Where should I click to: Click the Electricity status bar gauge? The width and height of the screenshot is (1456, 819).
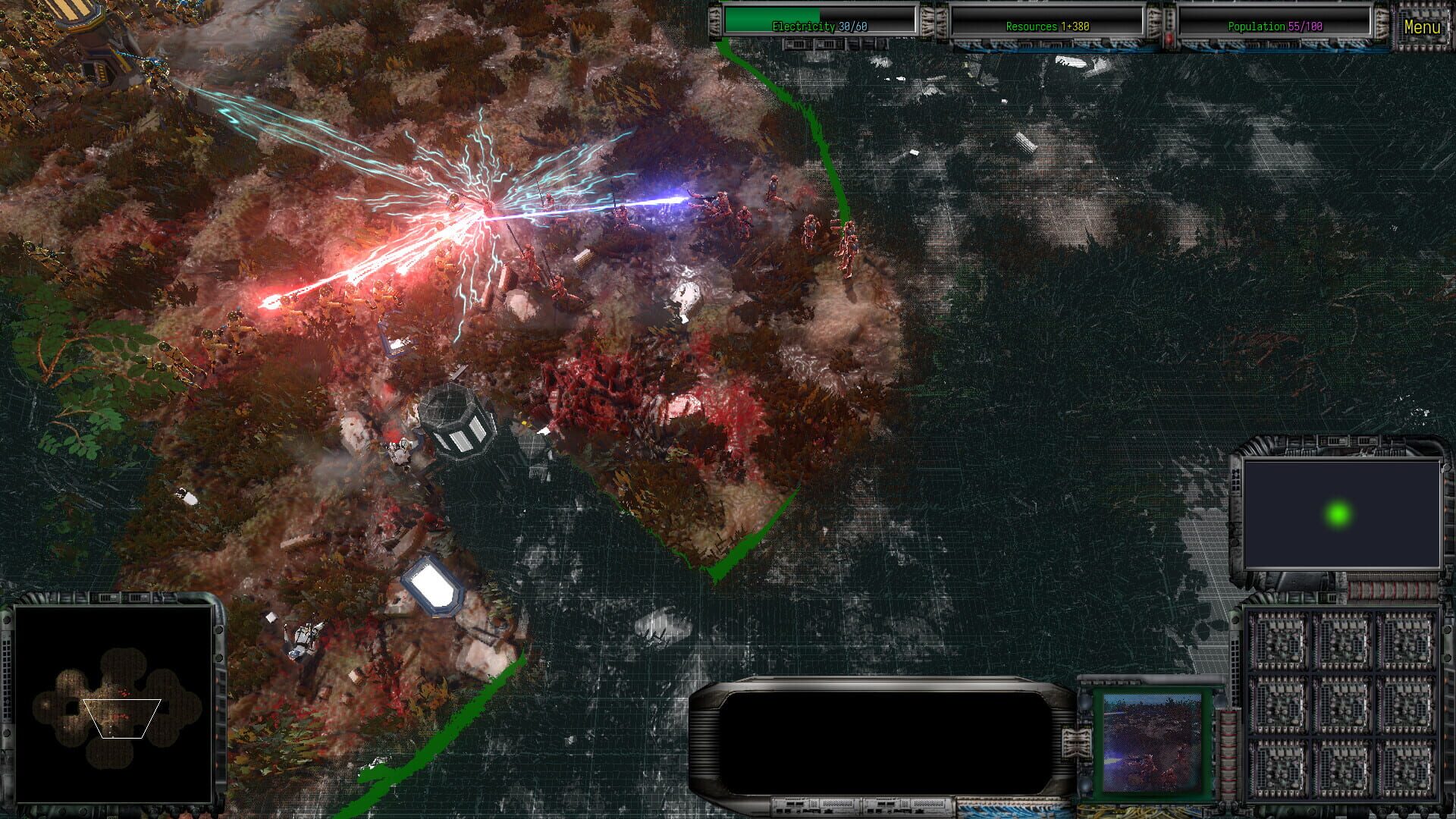coord(819,24)
